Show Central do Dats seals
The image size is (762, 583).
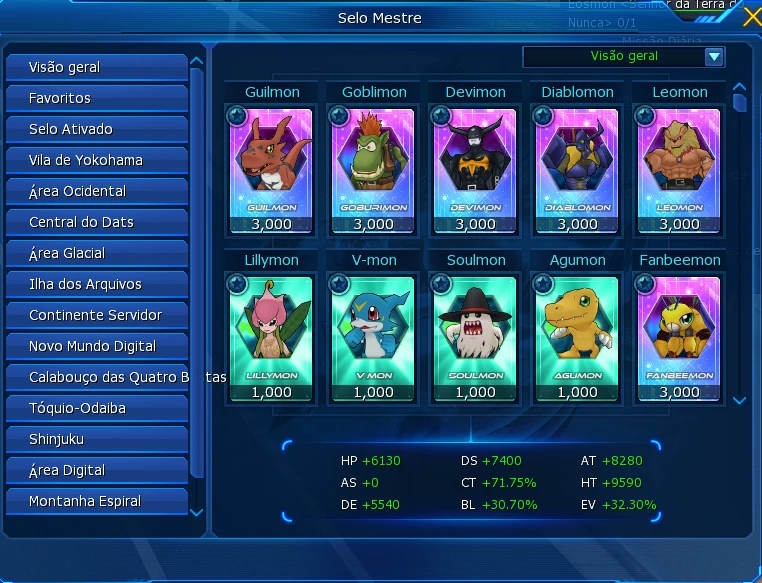pos(96,222)
